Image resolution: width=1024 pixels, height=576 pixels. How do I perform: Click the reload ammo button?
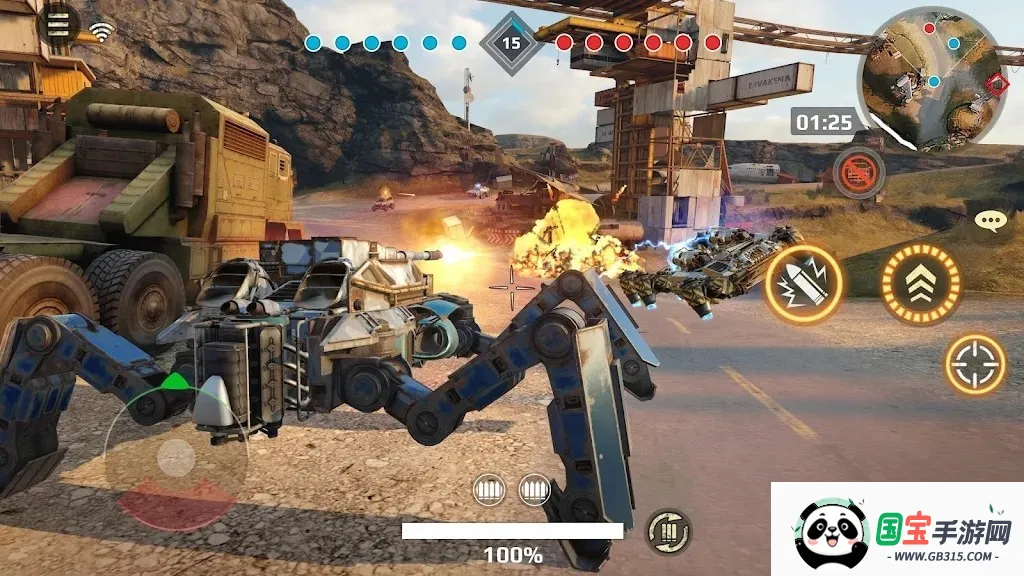coord(667,530)
